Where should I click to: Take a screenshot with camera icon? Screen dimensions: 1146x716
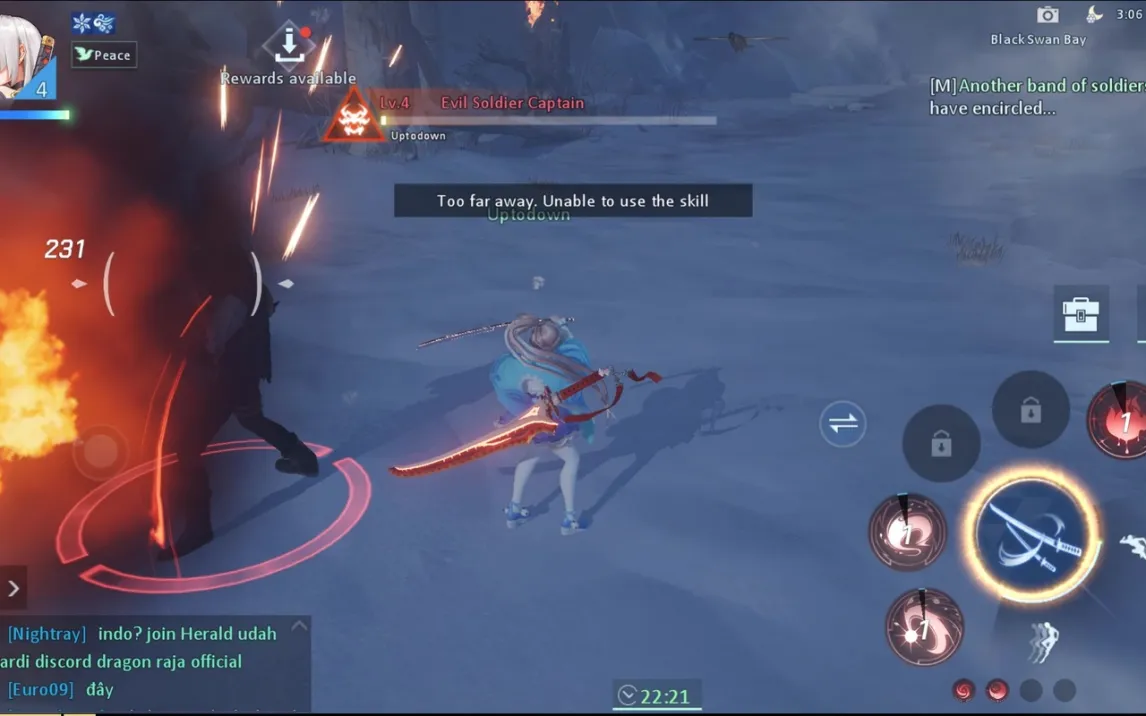[1047, 14]
